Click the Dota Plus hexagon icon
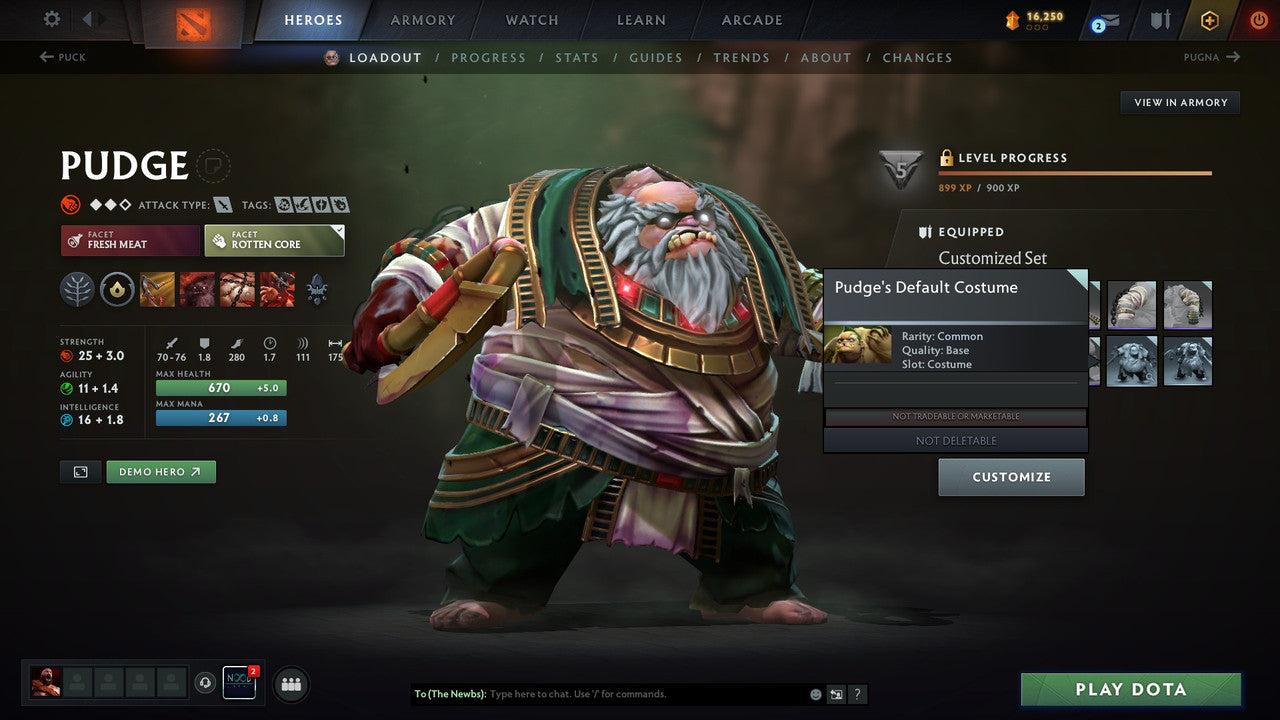1280x720 pixels. [x=1209, y=19]
